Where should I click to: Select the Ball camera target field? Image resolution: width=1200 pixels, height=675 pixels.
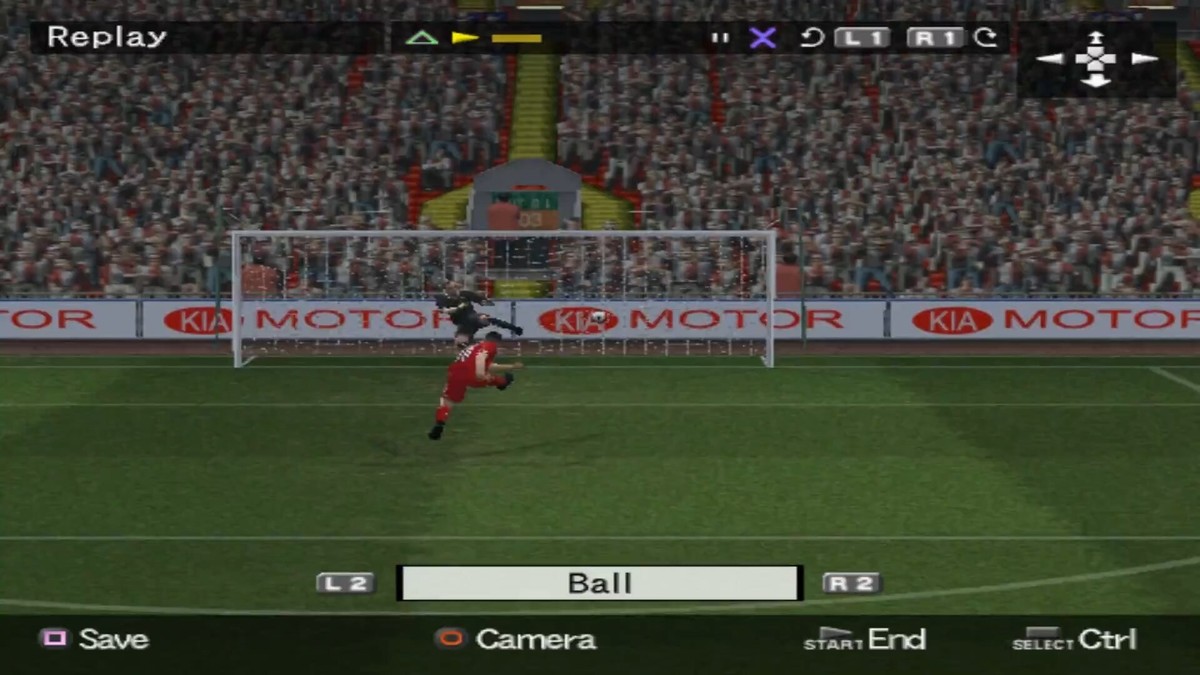[x=600, y=583]
